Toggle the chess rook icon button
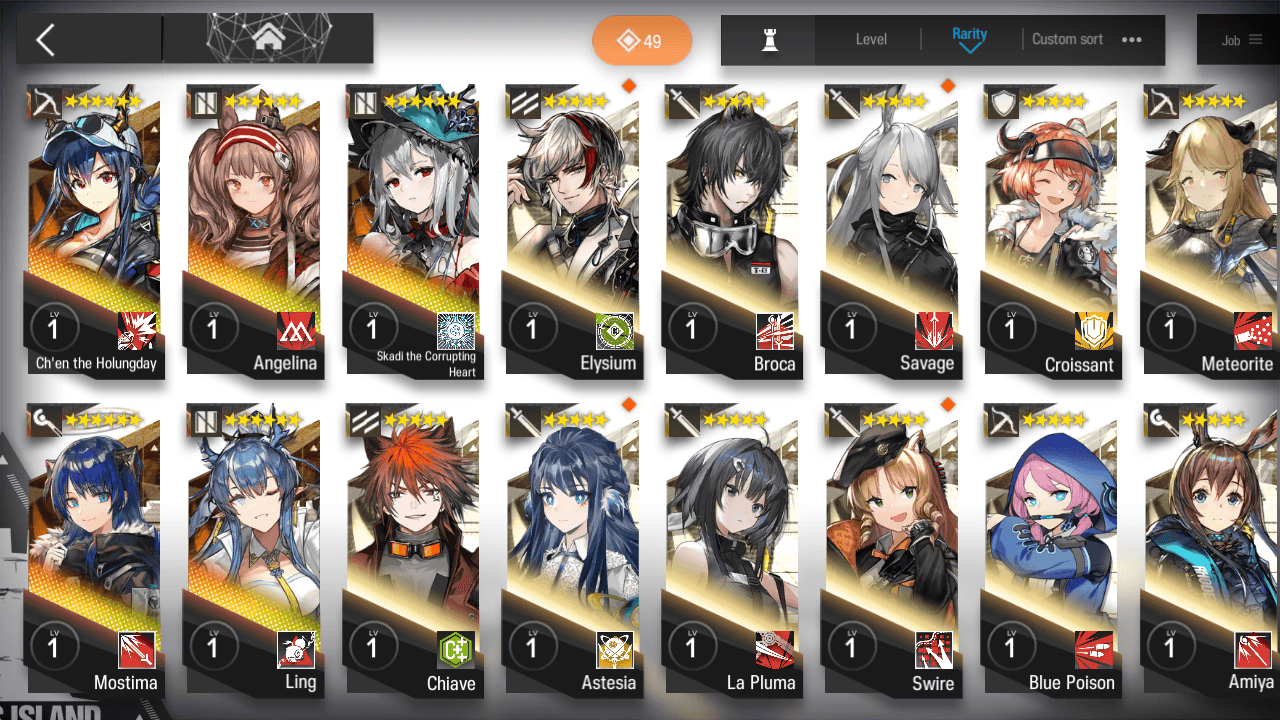The image size is (1280, 720). tap(769, 40)
